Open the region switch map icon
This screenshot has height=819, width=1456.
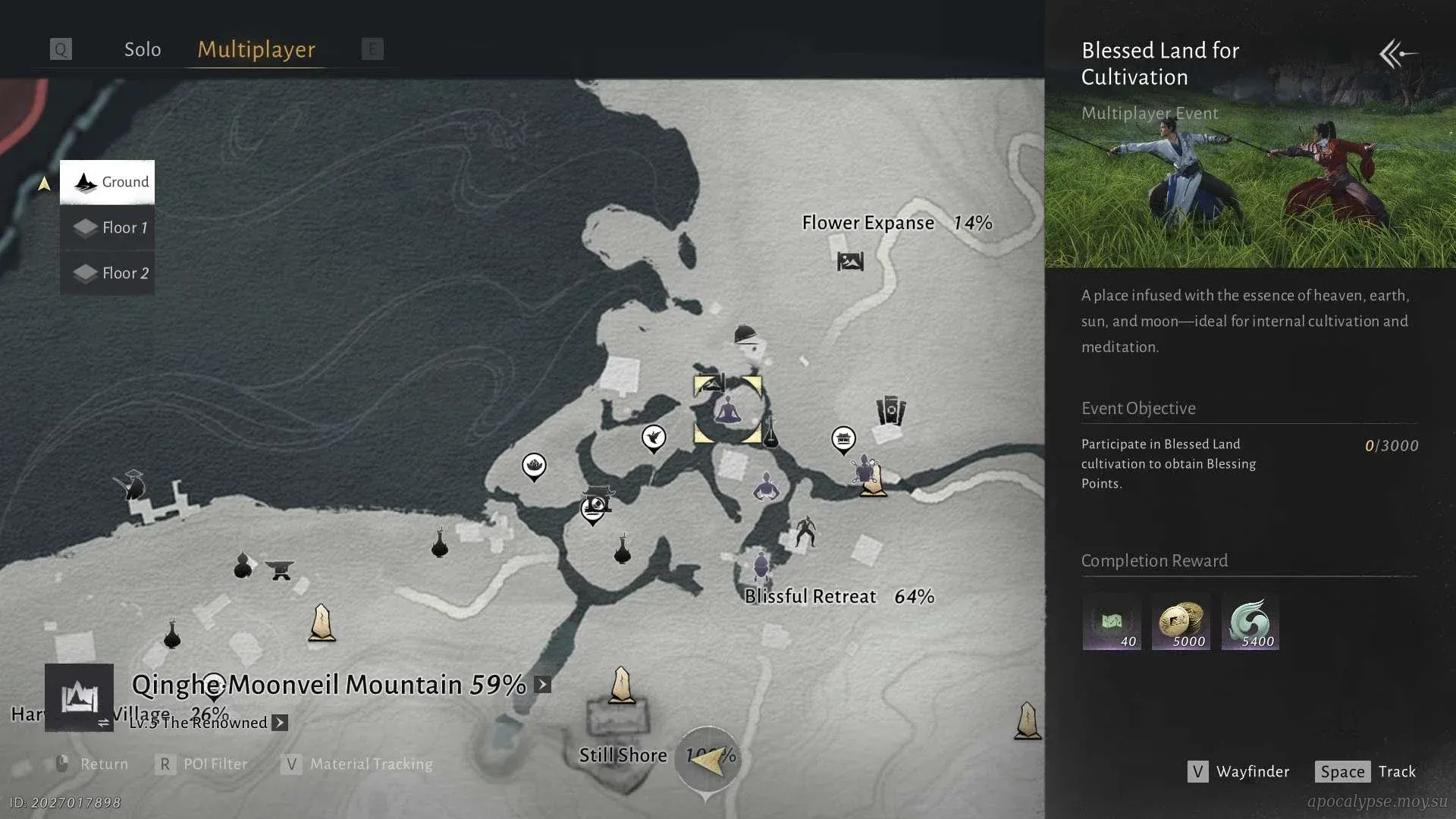pos(79,697)
